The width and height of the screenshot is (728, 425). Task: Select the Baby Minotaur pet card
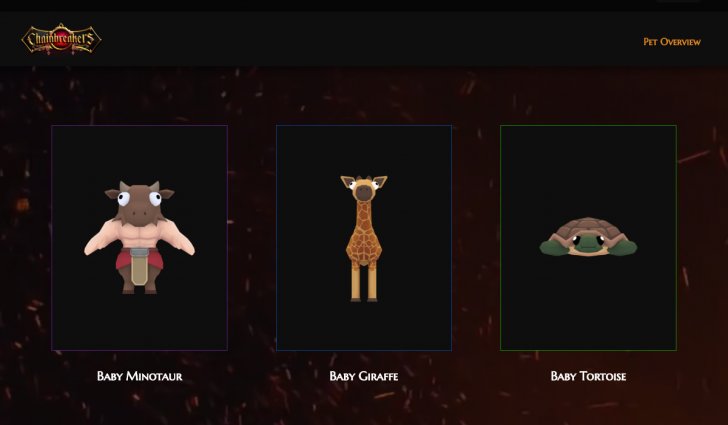(x=139, y=238)
